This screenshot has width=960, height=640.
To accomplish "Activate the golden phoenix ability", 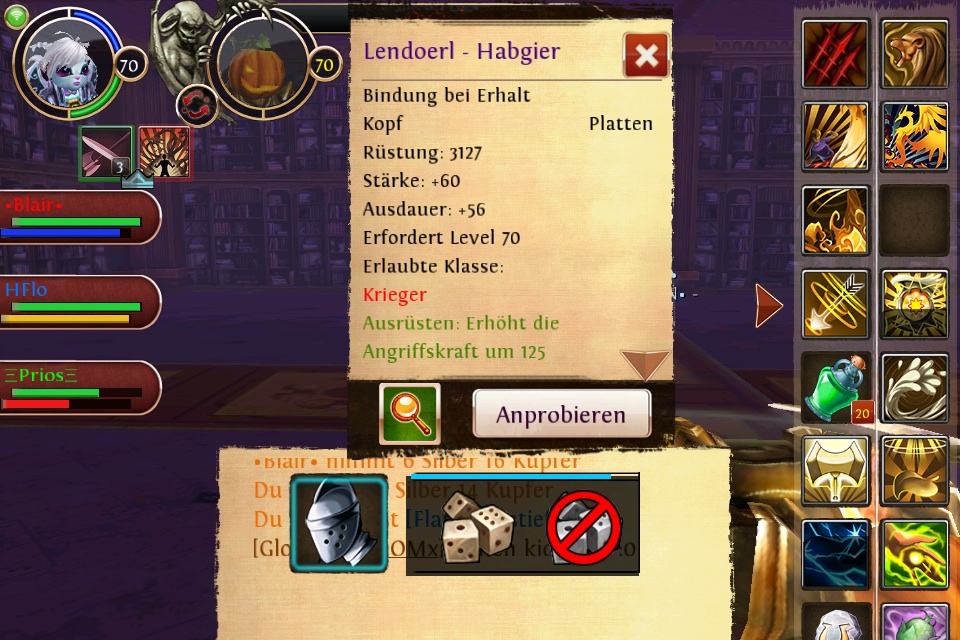I will pyautogui.click(x=915, y=137).
